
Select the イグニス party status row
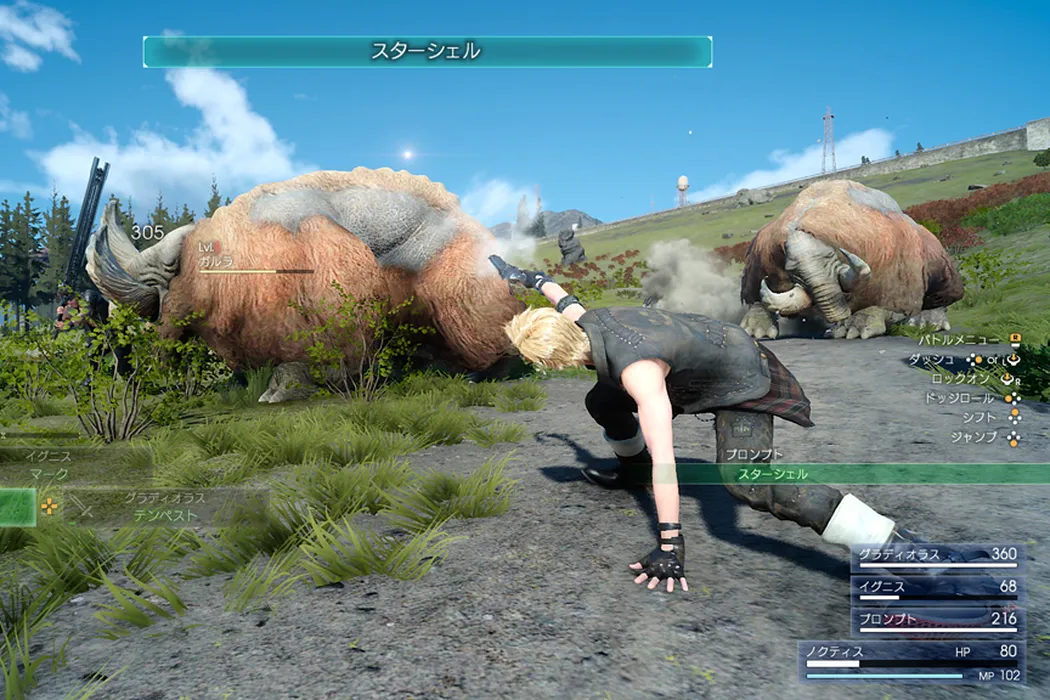pyautogui.click(x=936, y=587)
